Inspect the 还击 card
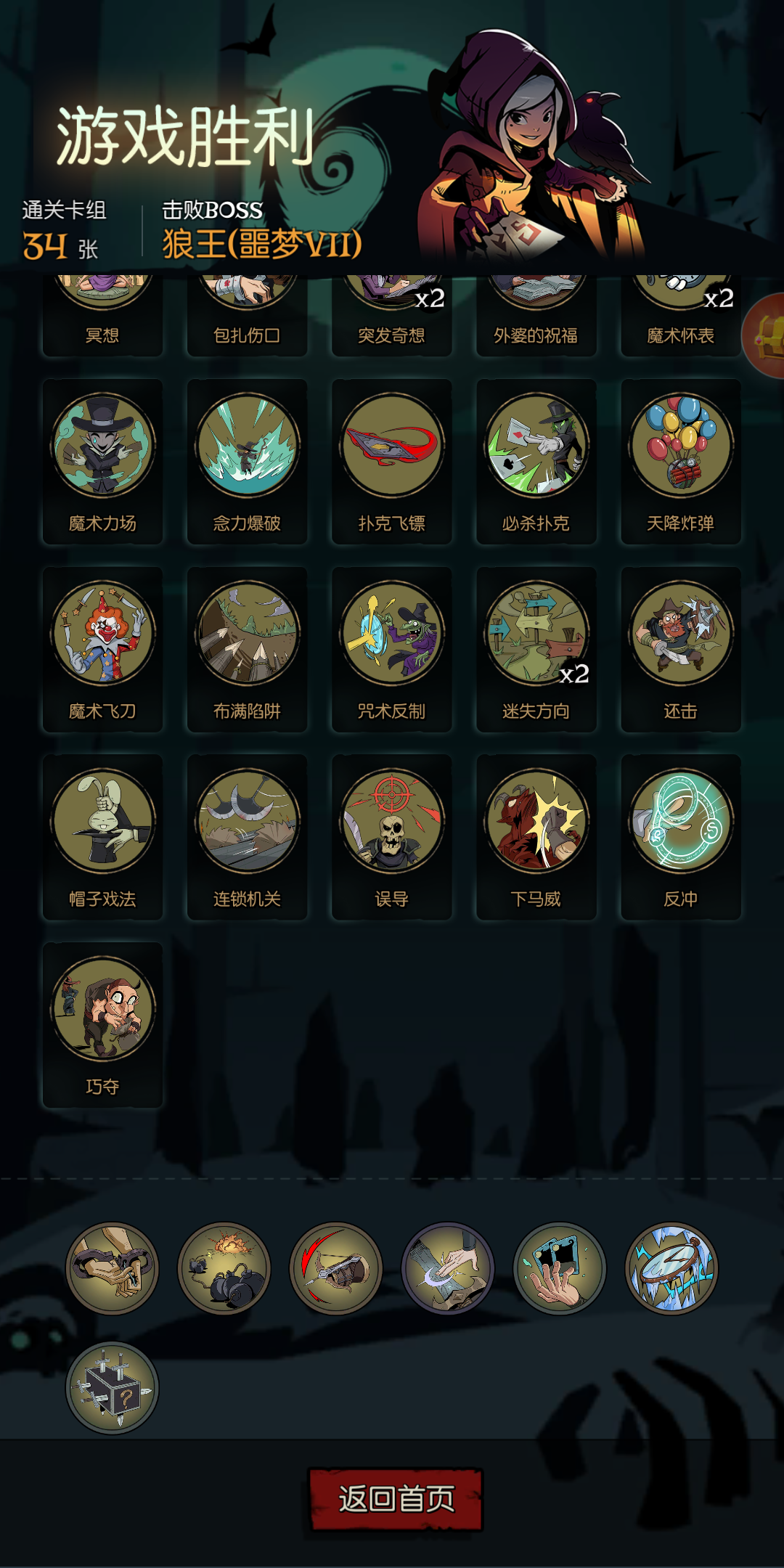The height and width of the screenshot is (1568, 784). click(x=680, y=649)
